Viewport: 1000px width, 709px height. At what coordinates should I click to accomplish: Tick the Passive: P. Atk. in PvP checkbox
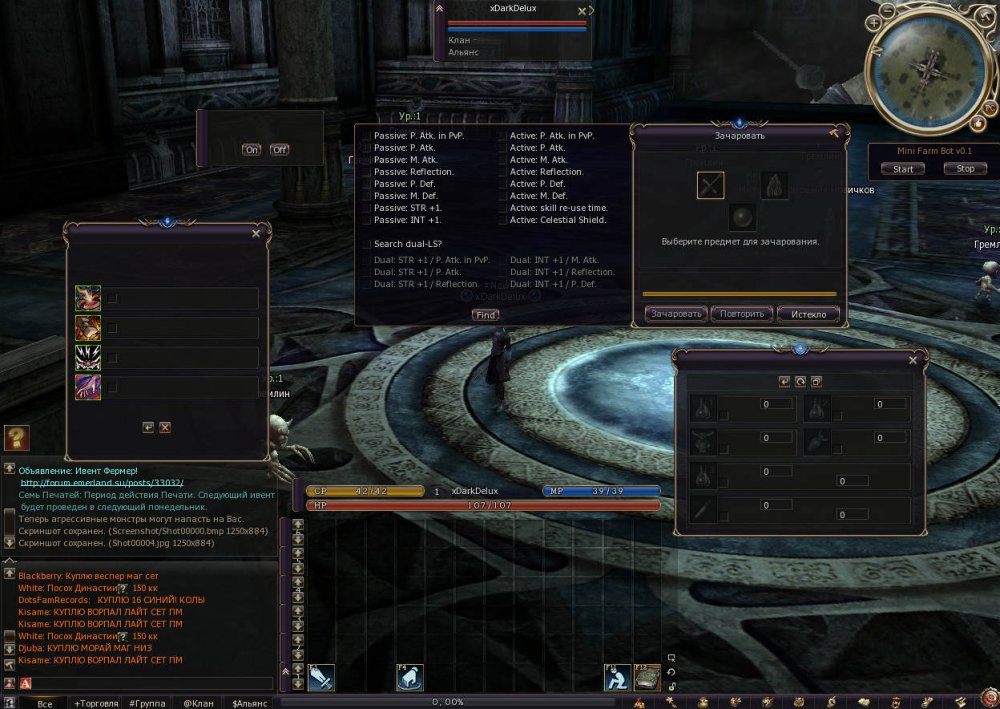point(367,135)
